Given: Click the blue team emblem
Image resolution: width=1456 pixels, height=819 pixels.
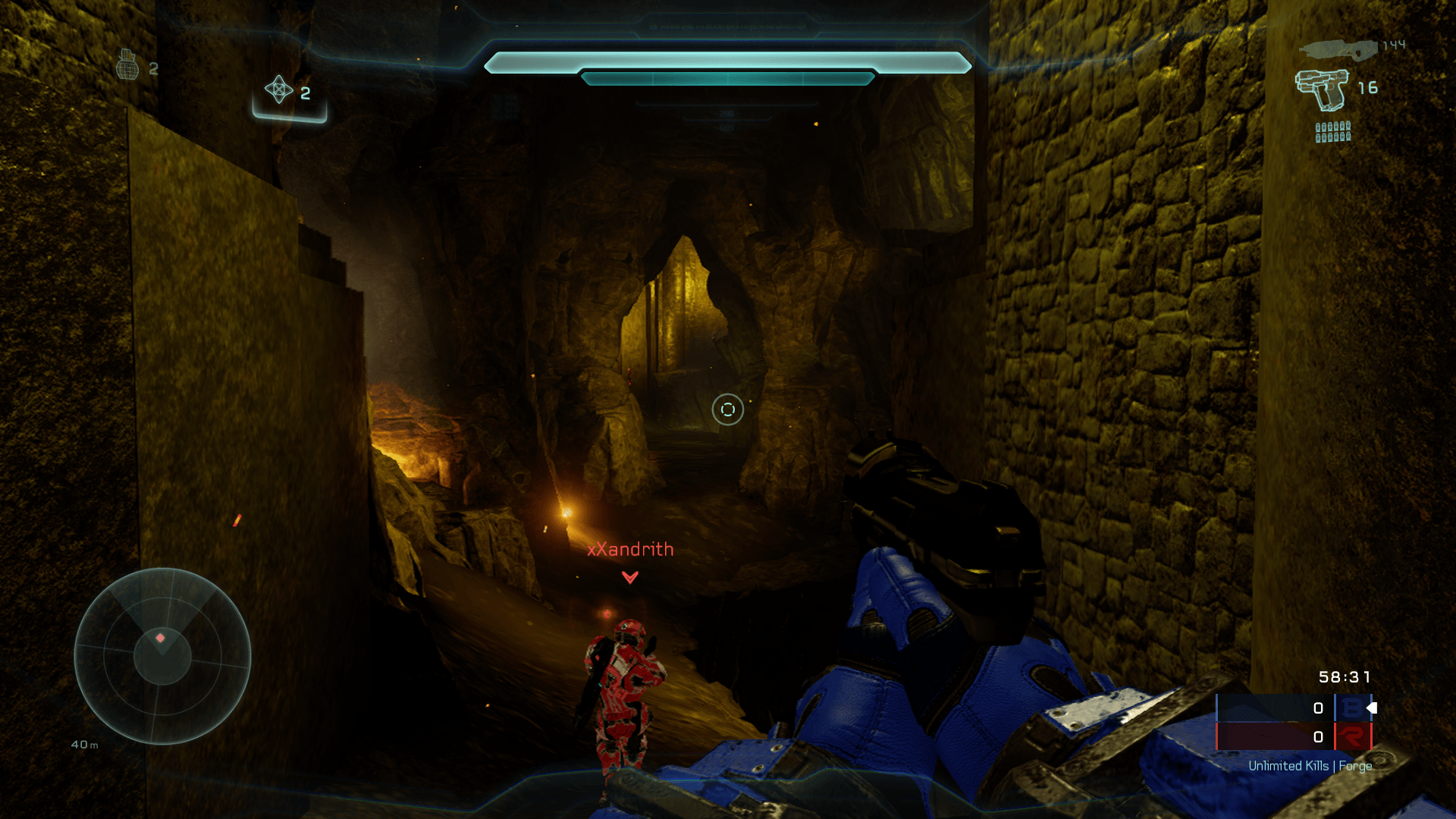Looking at the screenshot, I should pyautogui.click(x=1352, y=708).
